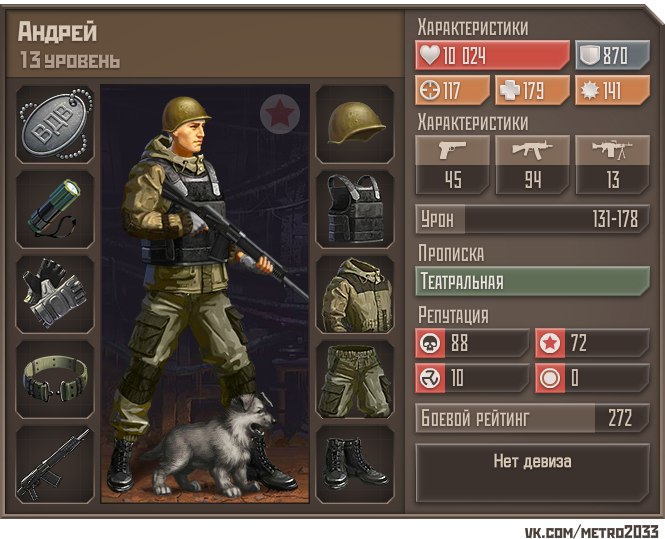665x539 pixels.
Task: Select the pistol skill icon
Action: click(452, 151)
